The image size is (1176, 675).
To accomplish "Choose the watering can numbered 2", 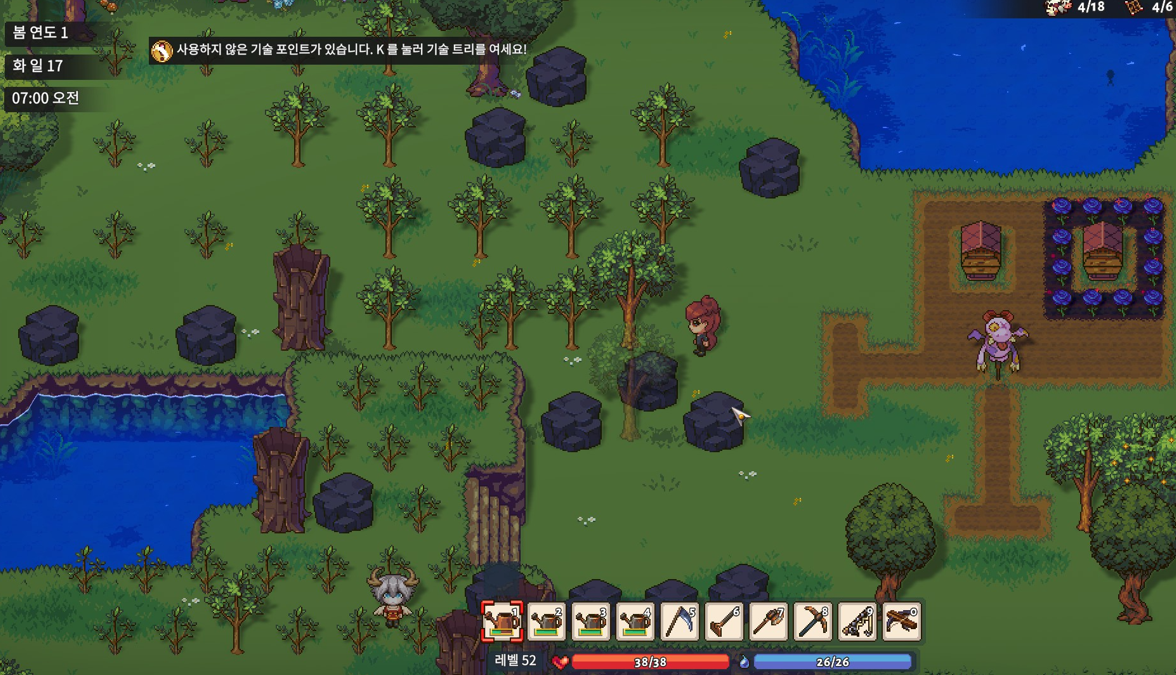I will pyautogui.click(x=547, y=622).
